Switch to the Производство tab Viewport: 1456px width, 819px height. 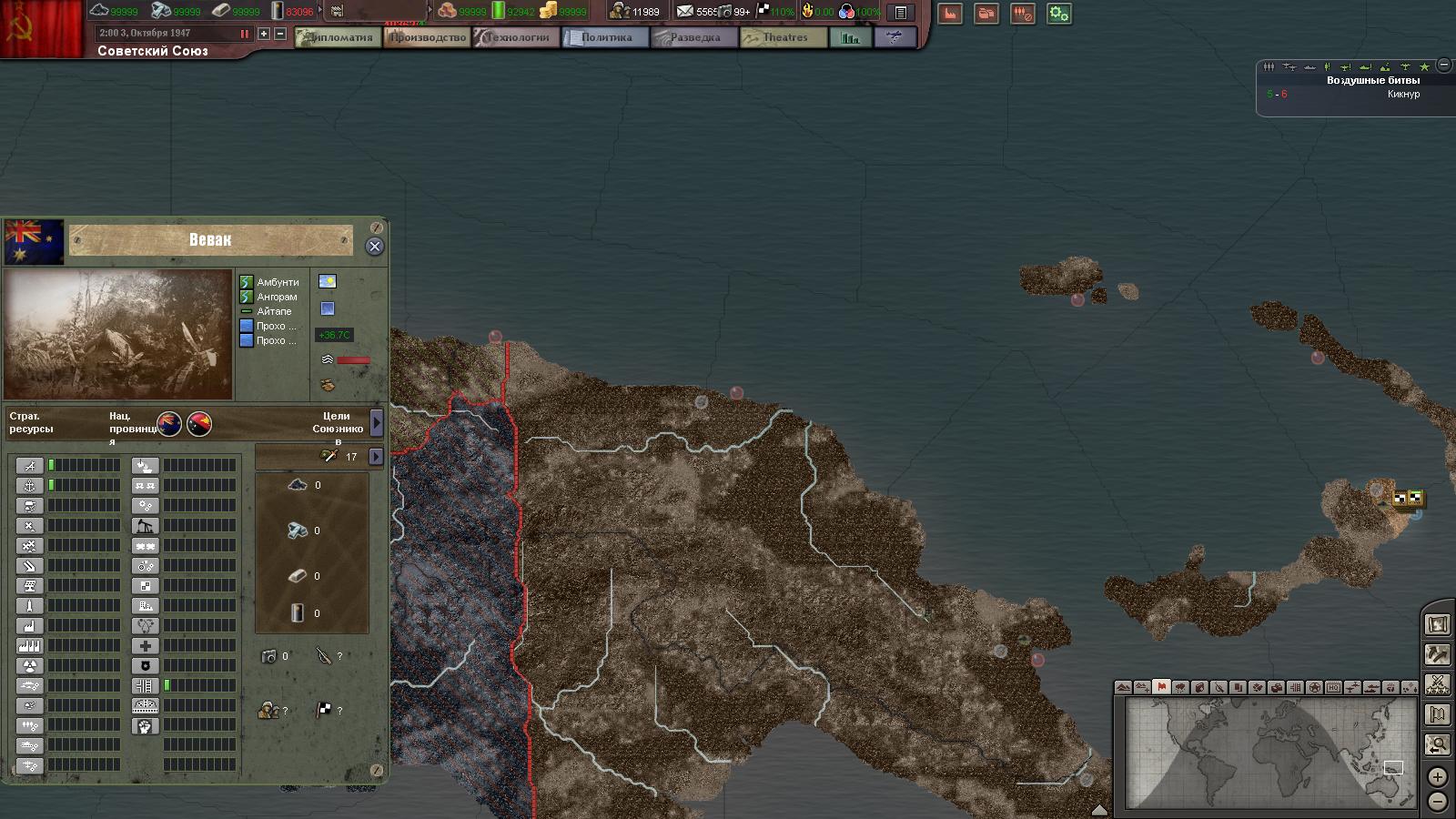(x=427, y=37)
